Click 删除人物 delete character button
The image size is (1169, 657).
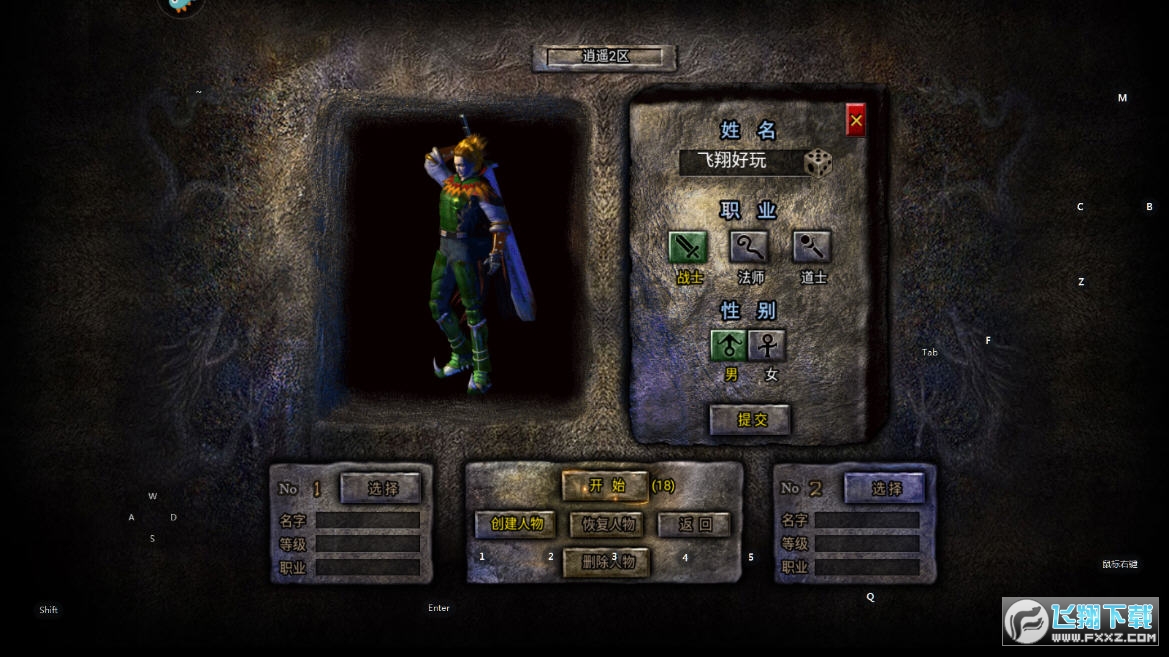click(607, 562)
